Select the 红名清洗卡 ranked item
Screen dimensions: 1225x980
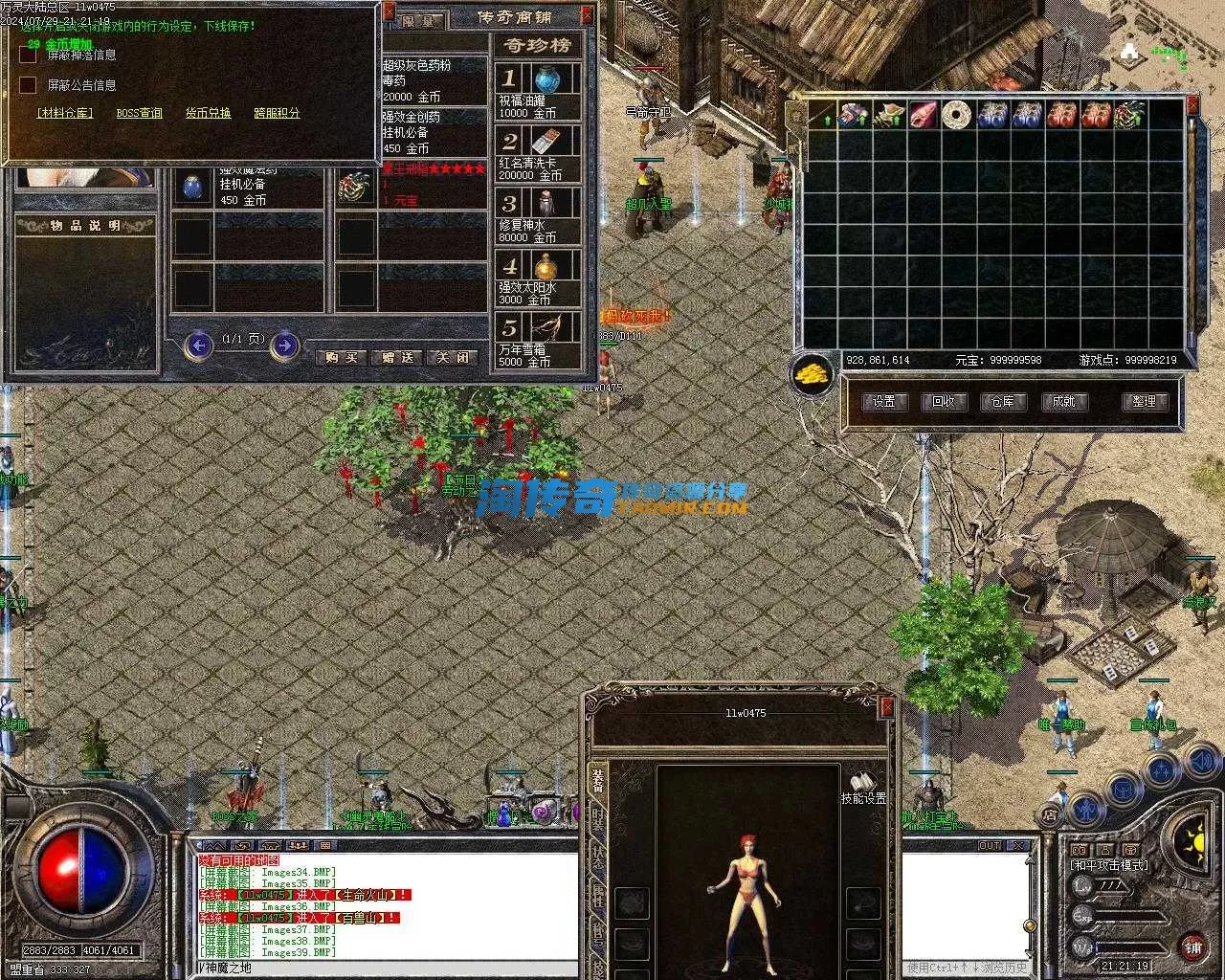pos(538,153)
